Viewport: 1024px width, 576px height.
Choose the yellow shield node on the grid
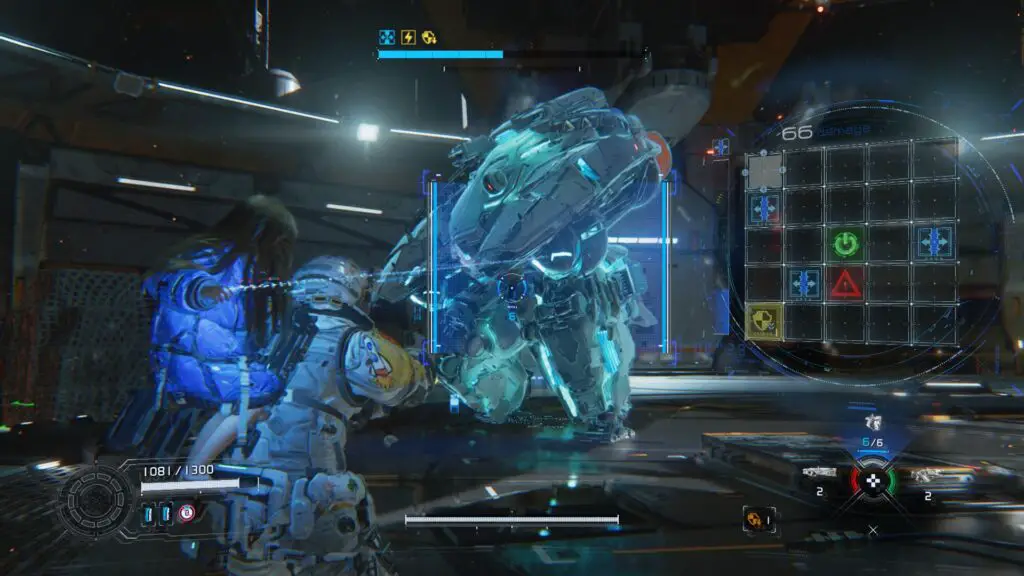point(764,321)
